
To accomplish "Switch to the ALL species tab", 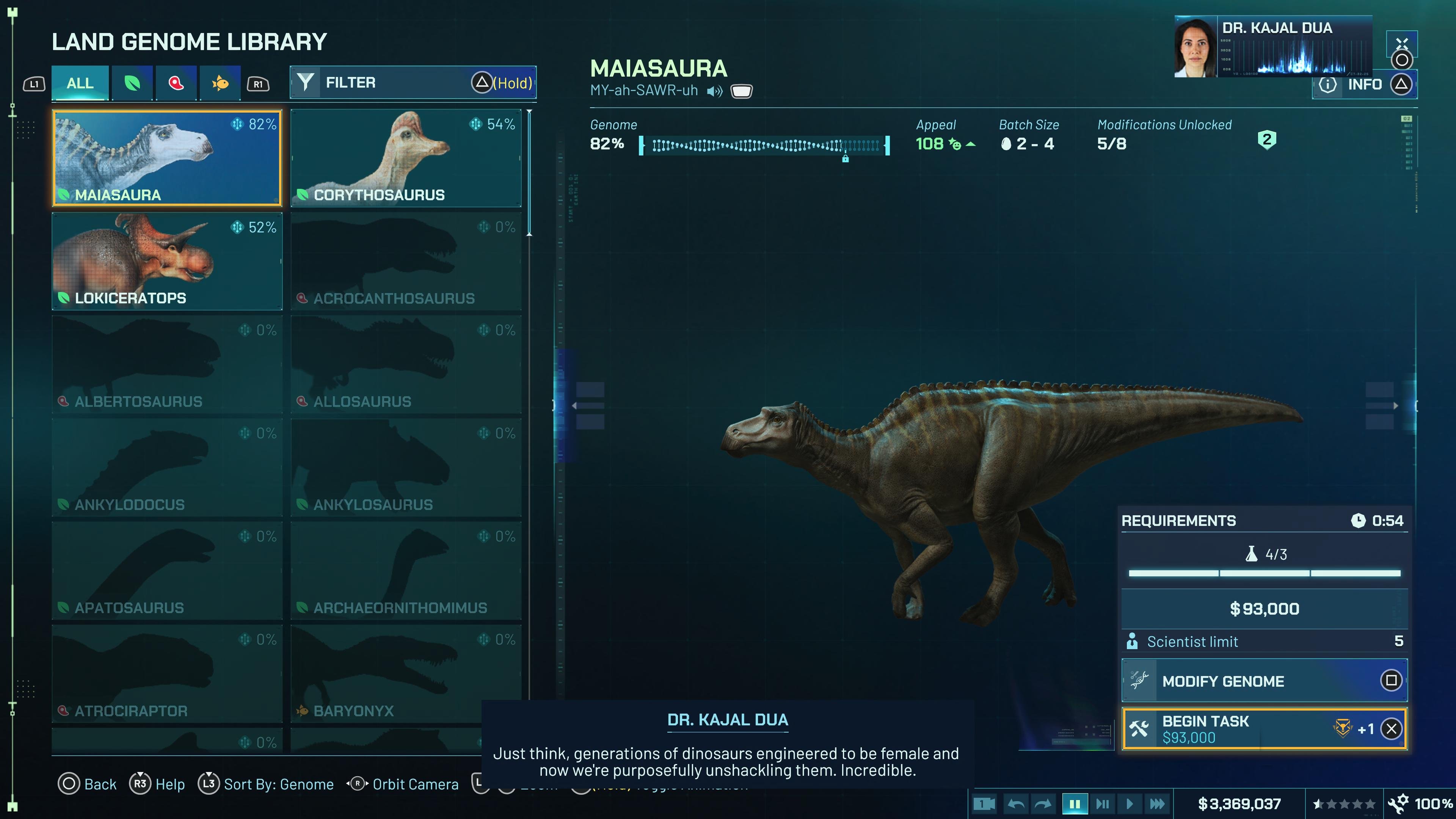I will (x=79, y=83).
